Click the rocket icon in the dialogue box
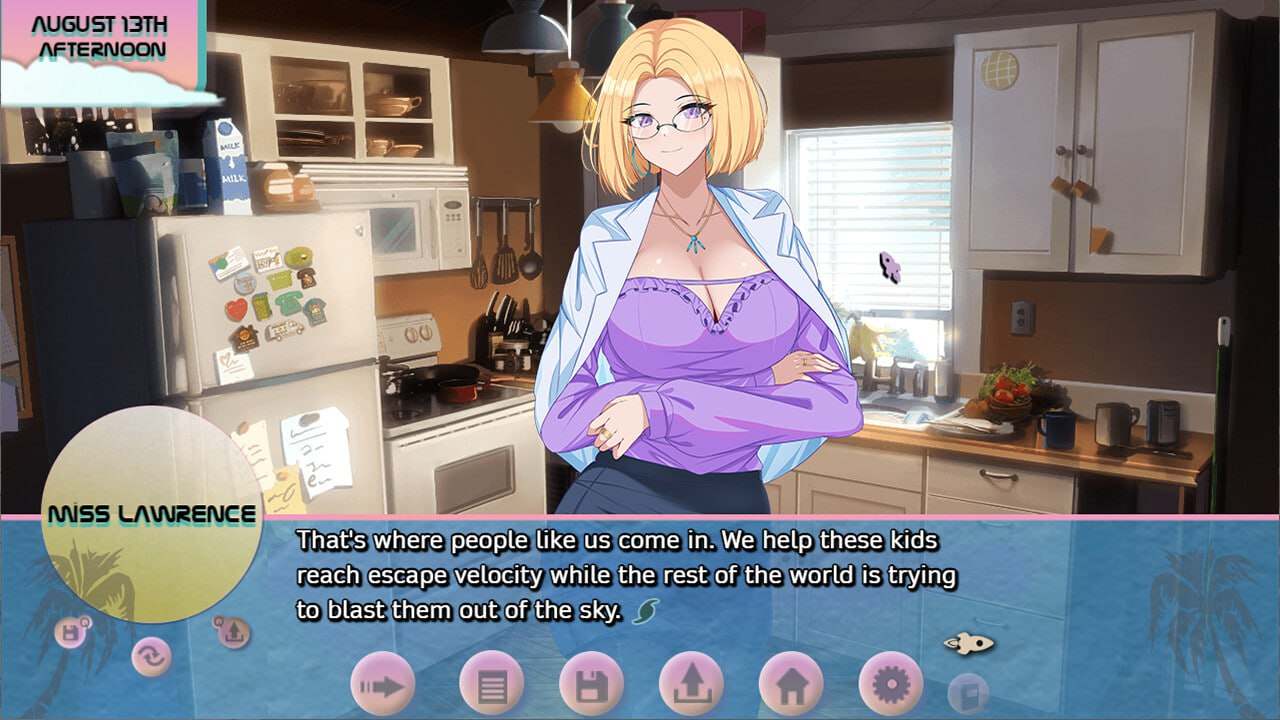This screenshot has width=1280, height=720. 968,643
